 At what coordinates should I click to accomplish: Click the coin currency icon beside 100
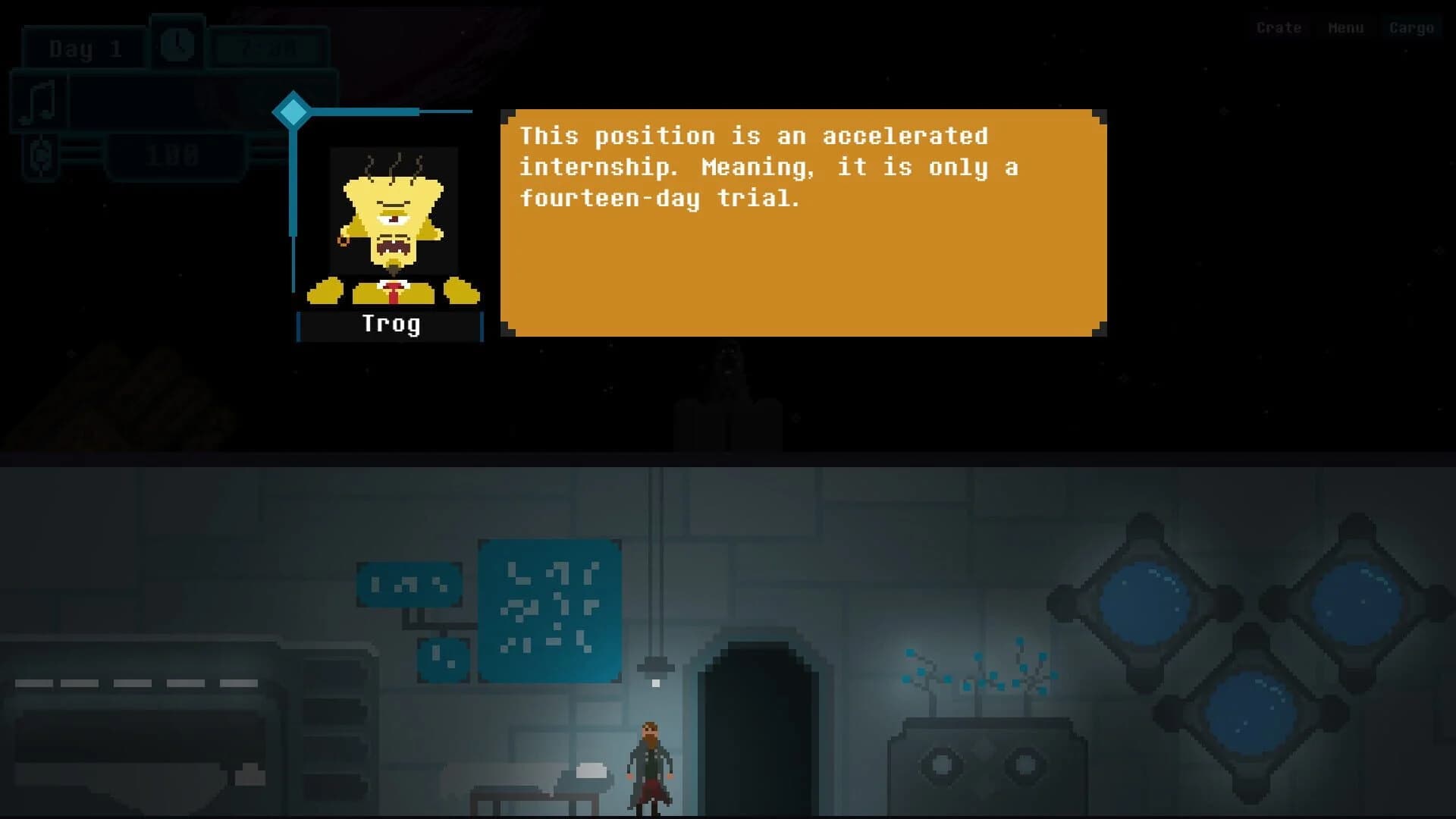[42, 155]
